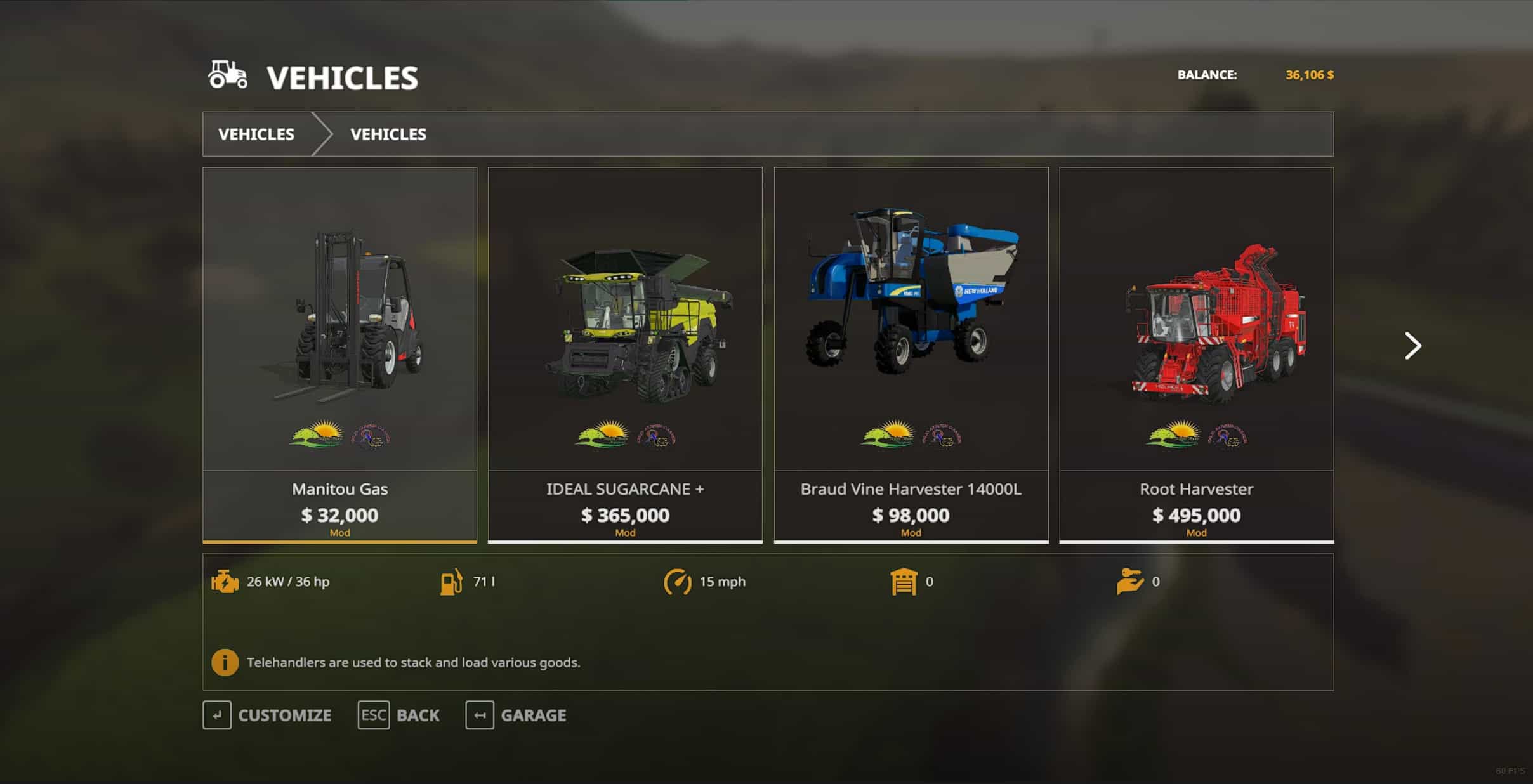Select the Root Harvester card
Image resolution: width=1533 pixels, height=784 pixels.
point(1196,354)
